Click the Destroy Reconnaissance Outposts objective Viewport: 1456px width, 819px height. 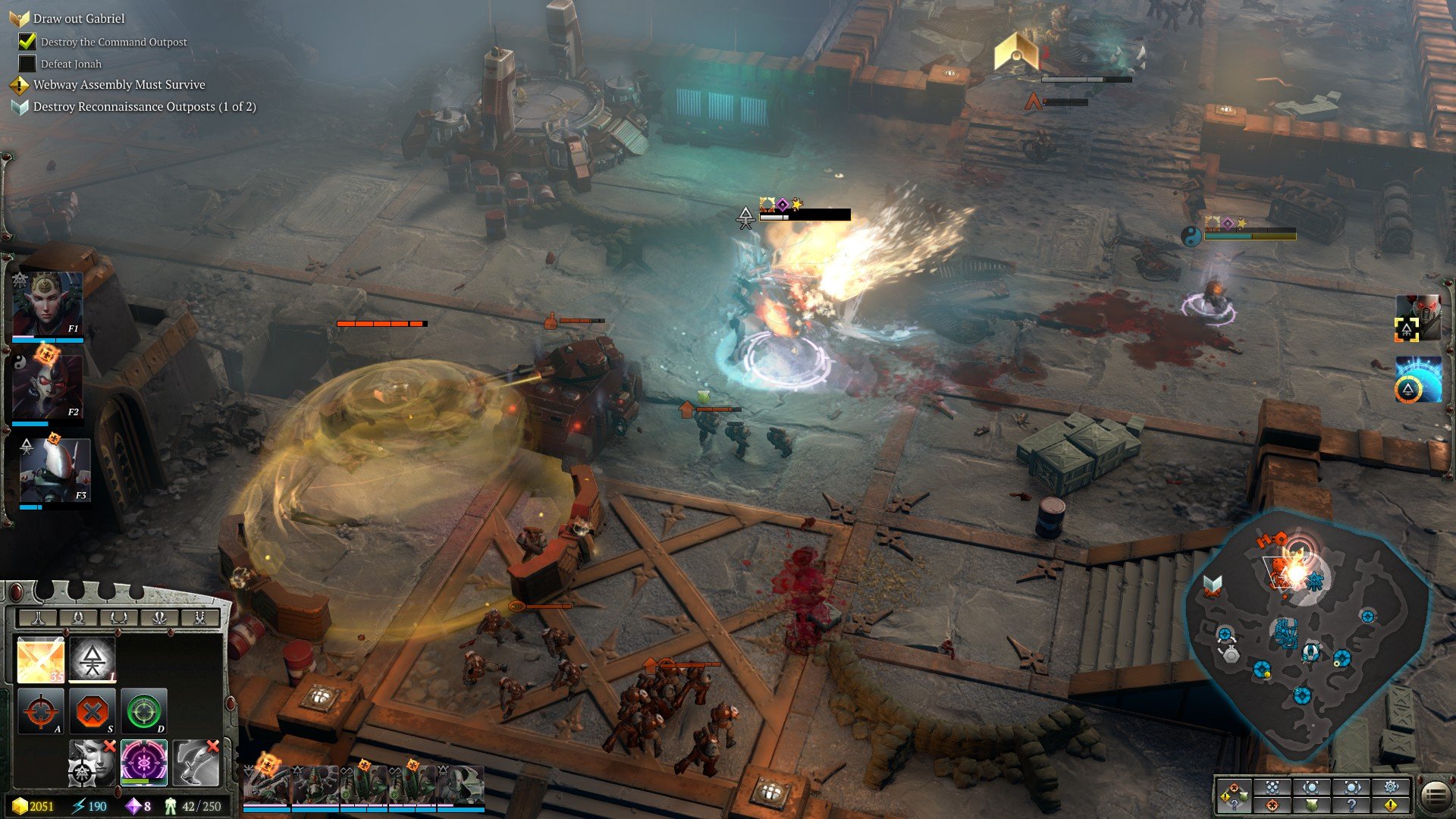pos(144,107)
